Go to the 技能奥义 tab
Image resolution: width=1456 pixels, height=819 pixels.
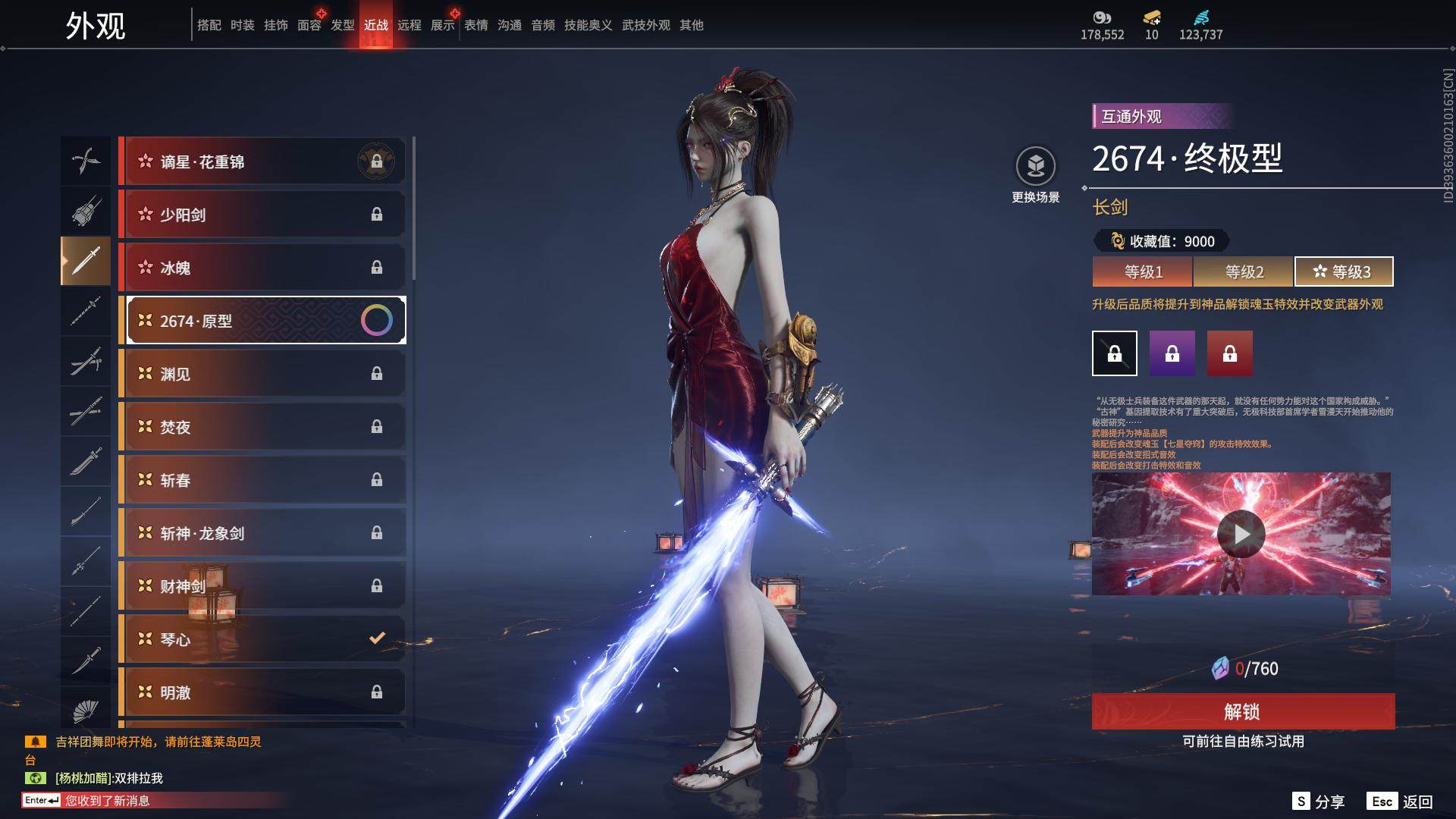point(588,25)
